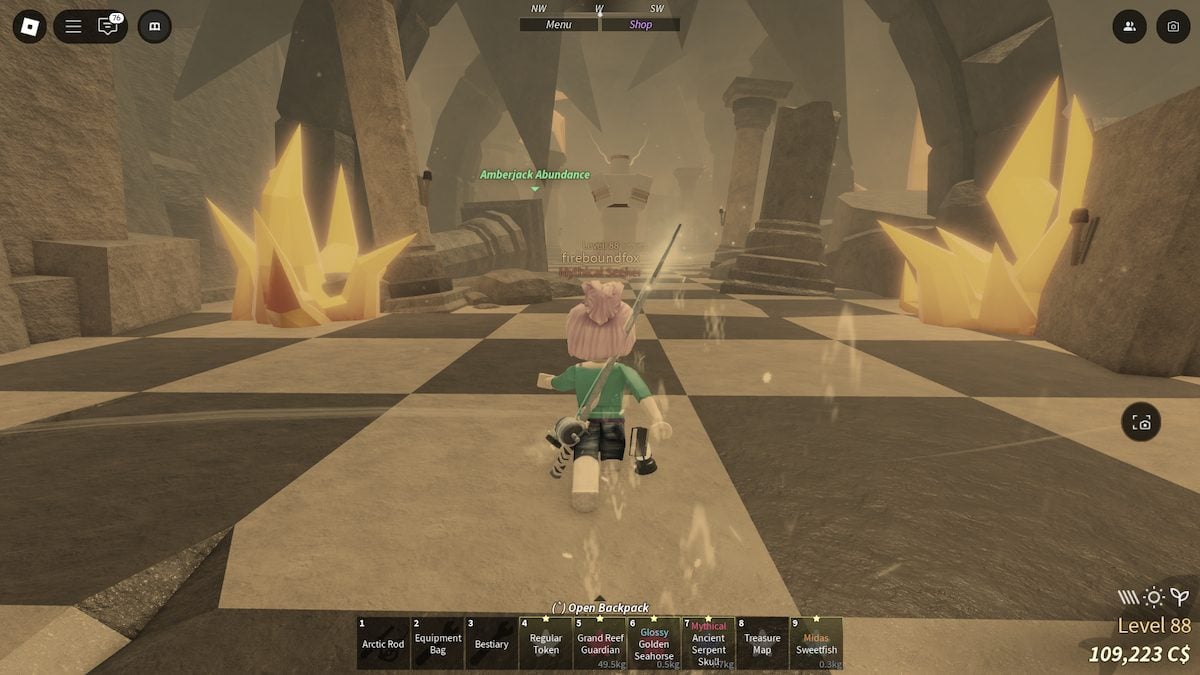Open the chat with 76 unread messages
This screenshot has height=675, width=1200.
pyautogui.click(x=107, y=26)
